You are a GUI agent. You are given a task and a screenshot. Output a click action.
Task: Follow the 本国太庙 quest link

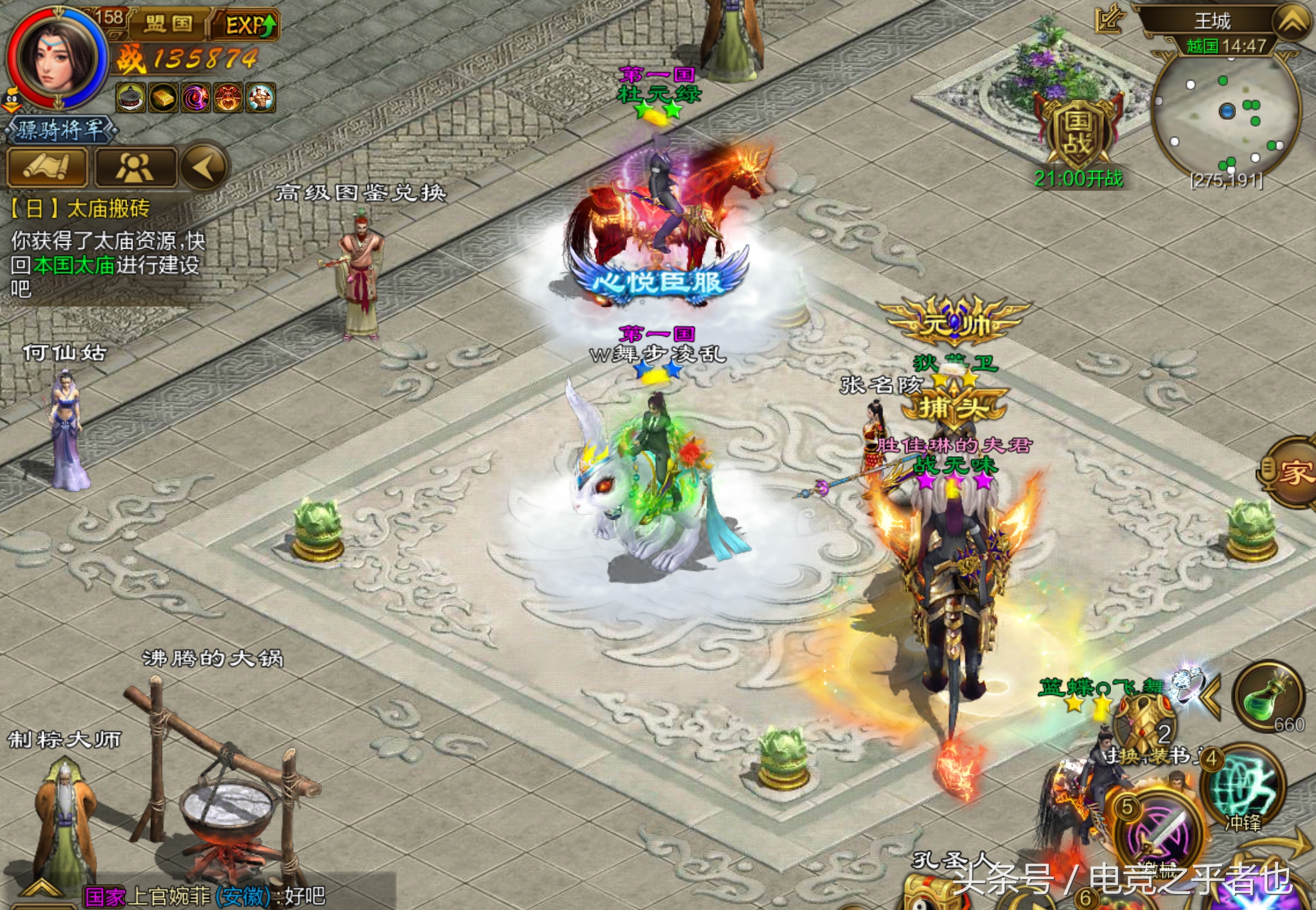click(74, 265)
